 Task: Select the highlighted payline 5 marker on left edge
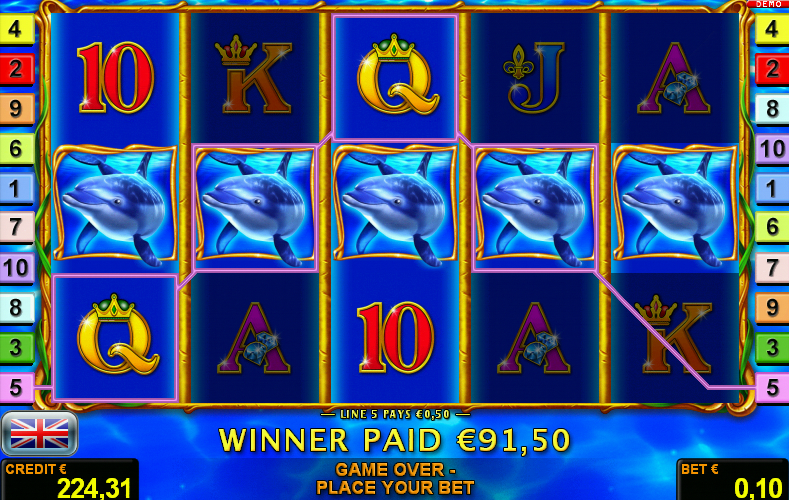(x=17, y=387)
